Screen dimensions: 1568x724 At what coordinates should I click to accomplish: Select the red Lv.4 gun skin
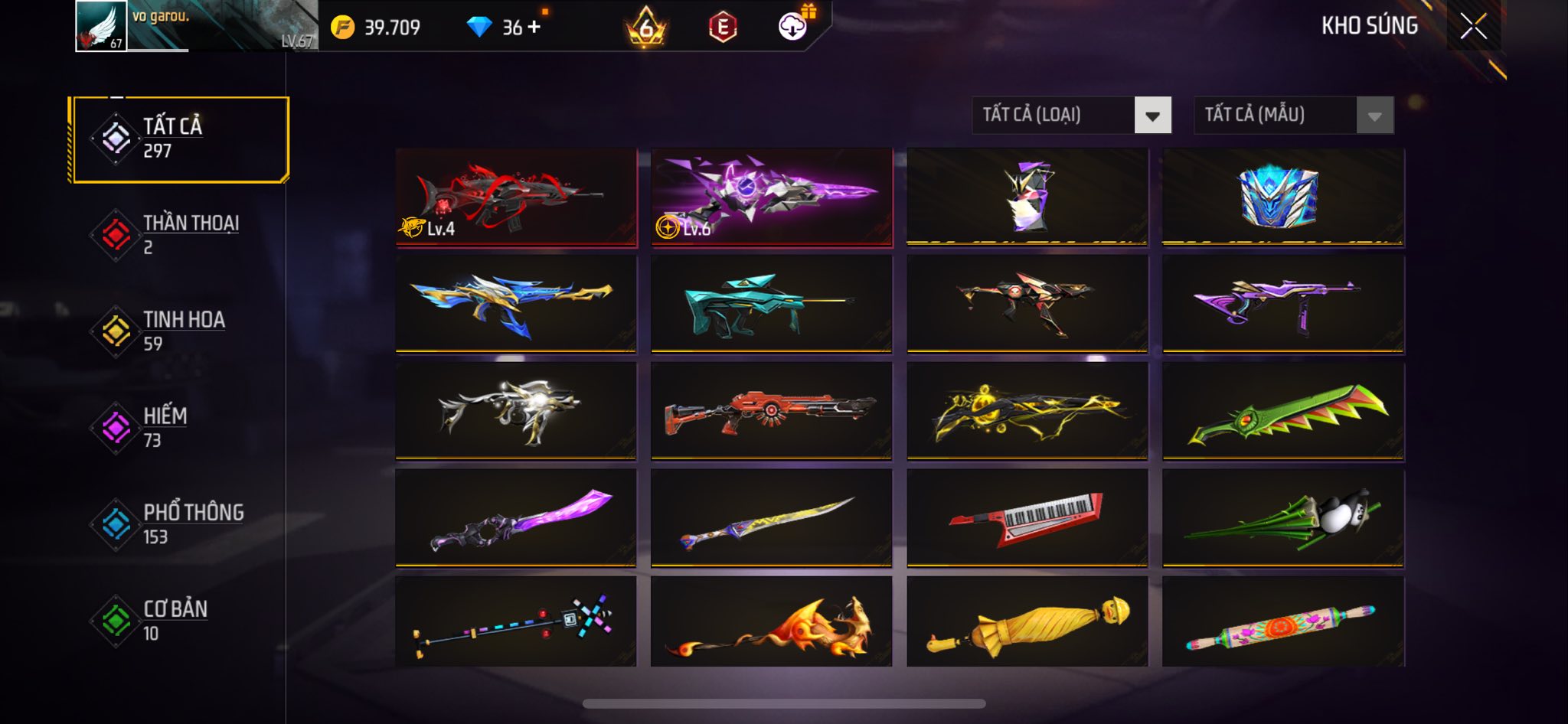click(x=516, y=197)
